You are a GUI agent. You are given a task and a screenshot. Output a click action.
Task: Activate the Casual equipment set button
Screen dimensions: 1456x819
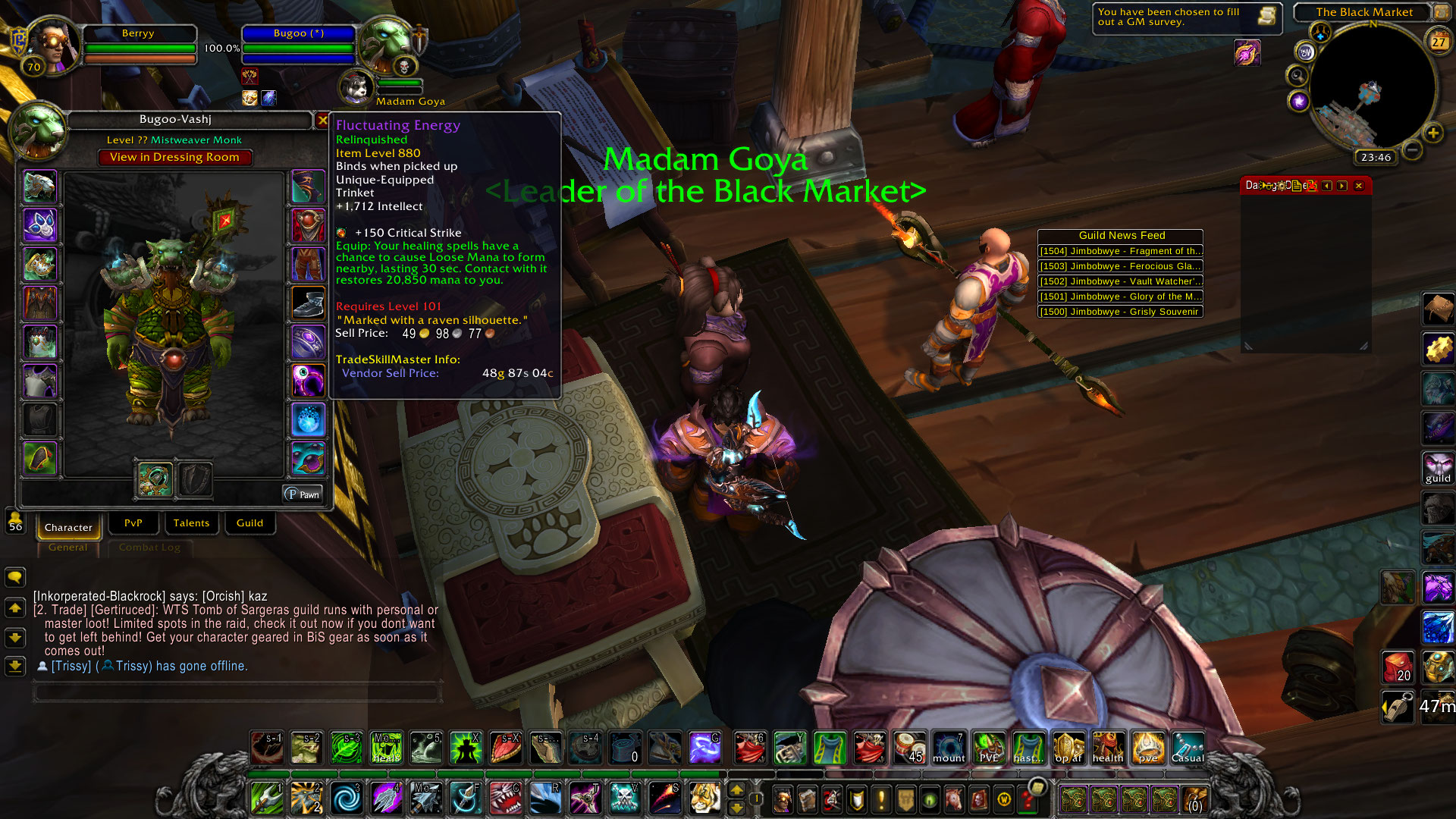point(1188,748)
